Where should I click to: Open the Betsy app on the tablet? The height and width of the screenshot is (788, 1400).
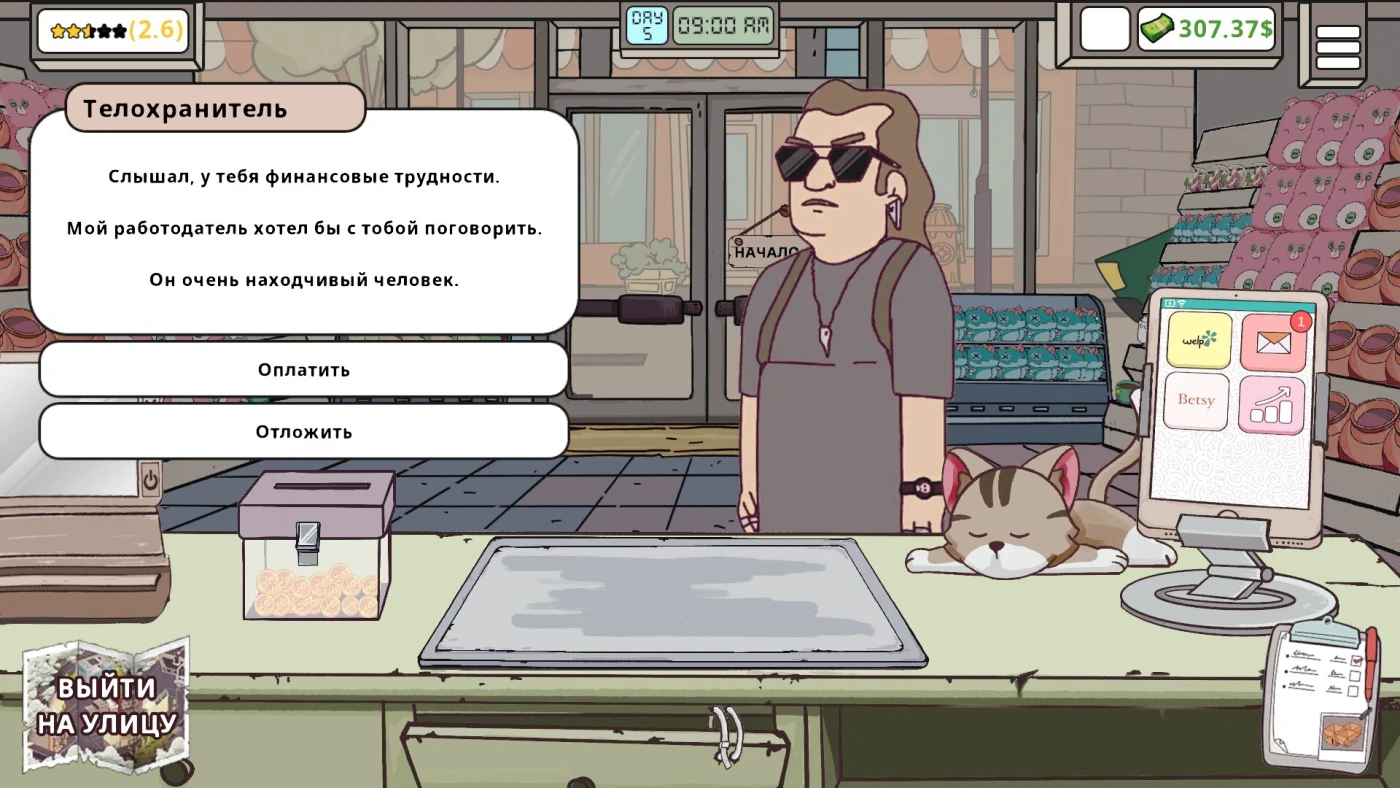(1197, 402)
